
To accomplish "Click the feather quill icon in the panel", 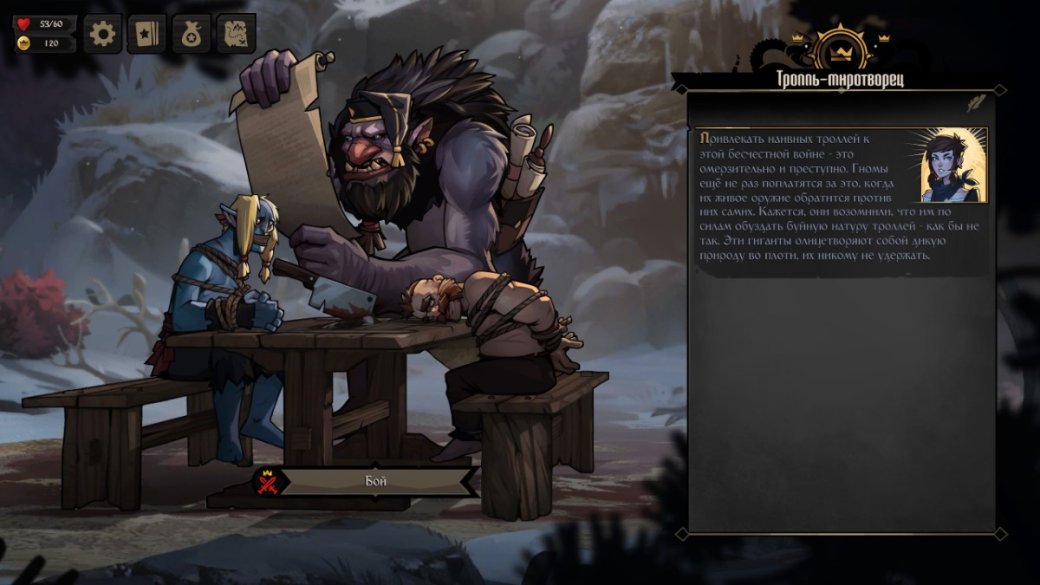I will click(x=973, y=102).
